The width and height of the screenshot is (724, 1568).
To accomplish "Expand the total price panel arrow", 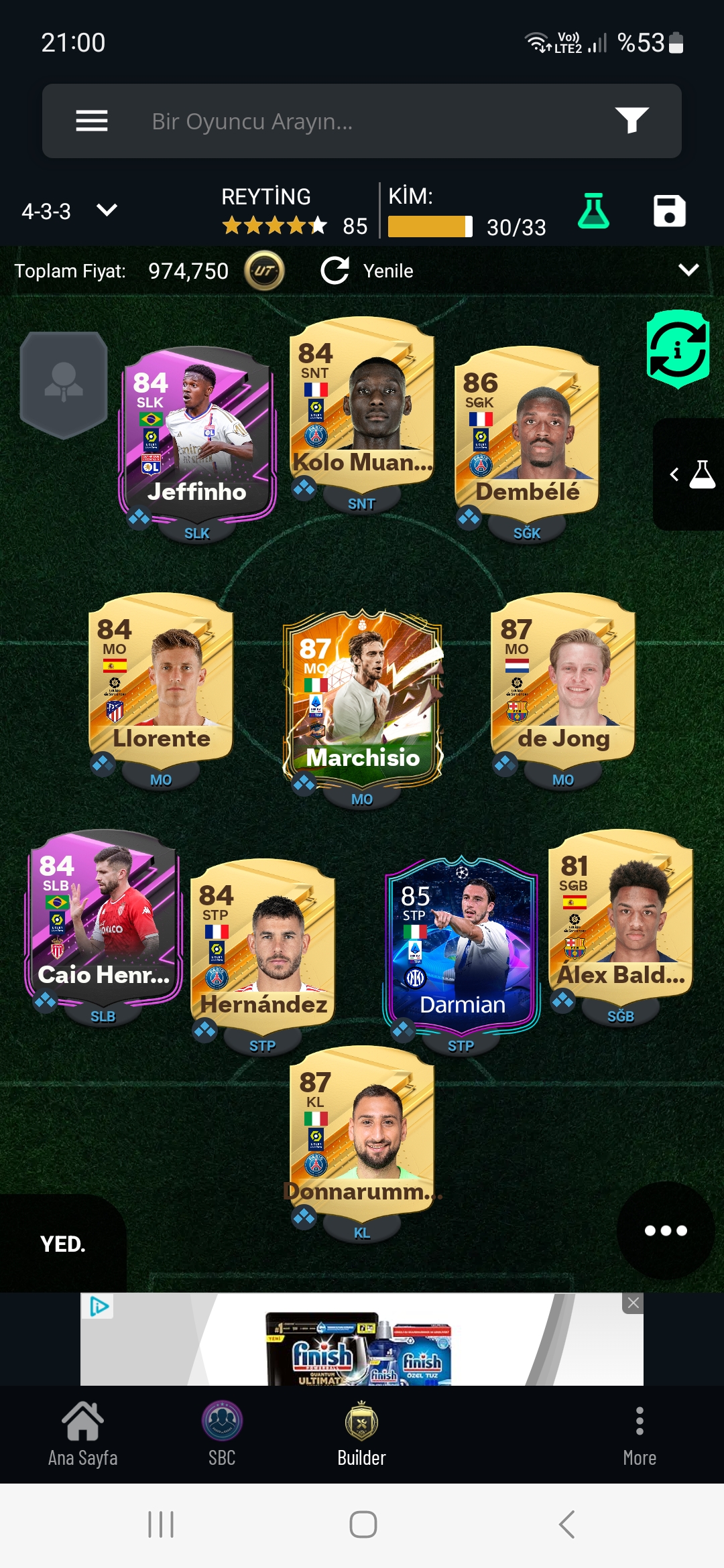I will click(x=688, y=270).
